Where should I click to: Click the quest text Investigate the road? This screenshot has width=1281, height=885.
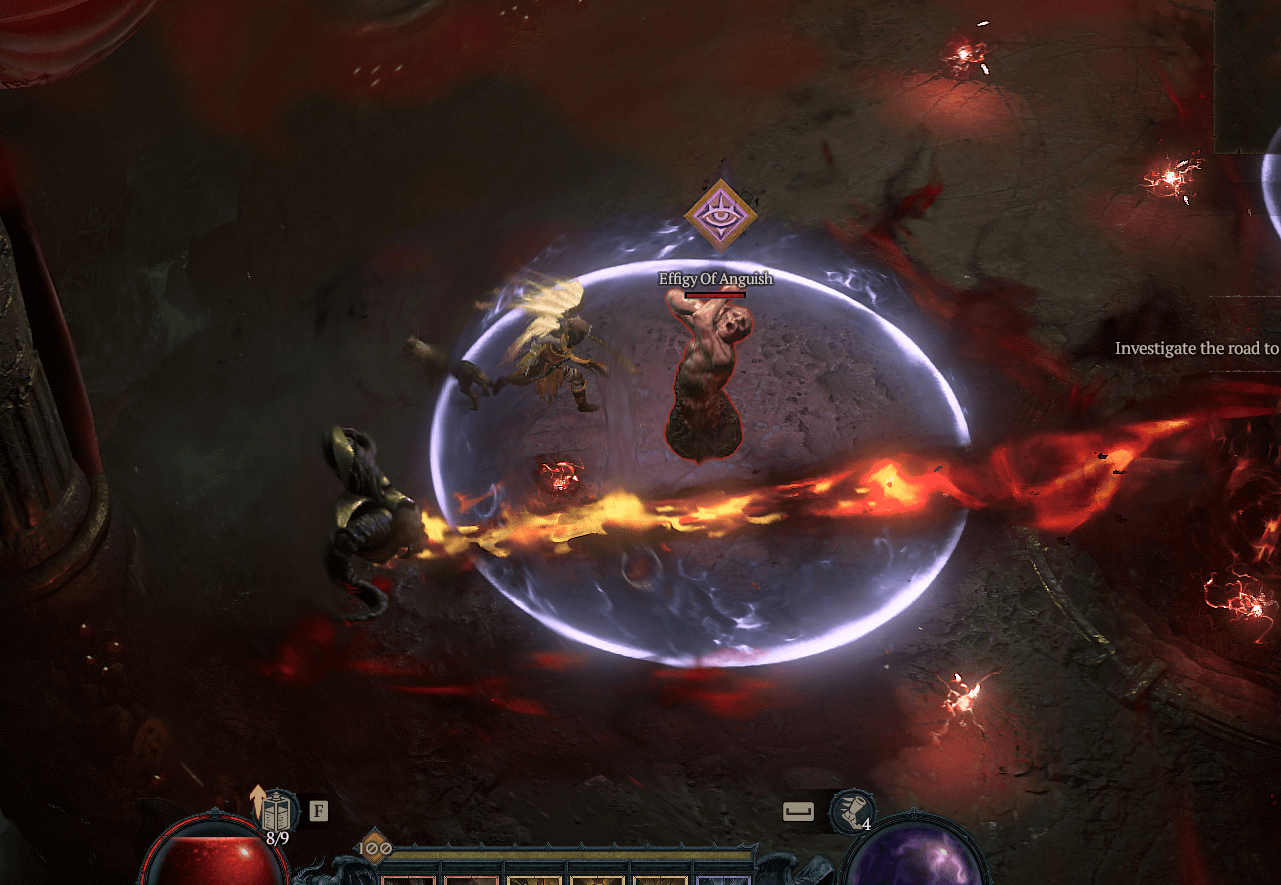pos(1194,348)
